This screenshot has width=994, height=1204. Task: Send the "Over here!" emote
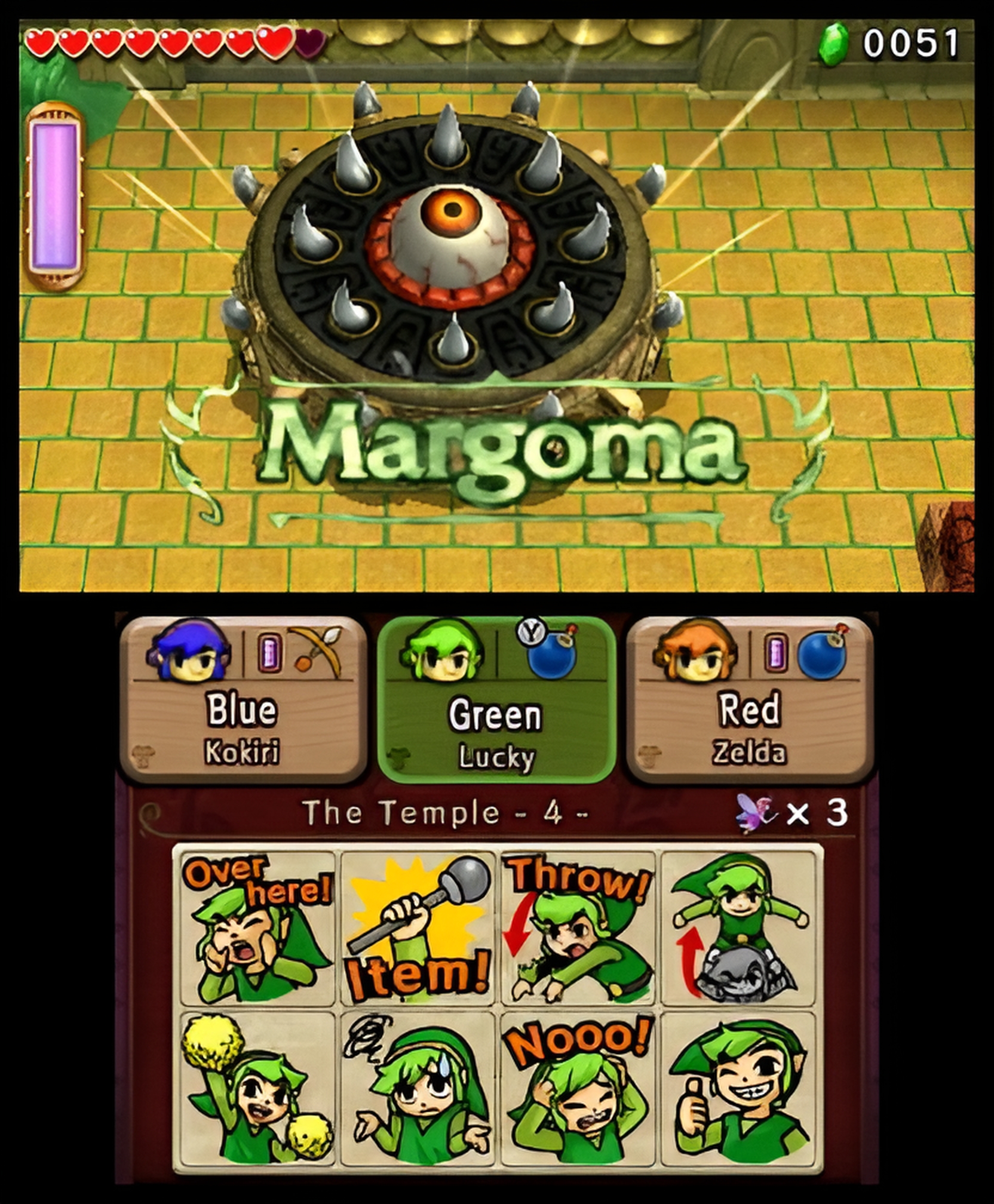click(x=257, y=928)
